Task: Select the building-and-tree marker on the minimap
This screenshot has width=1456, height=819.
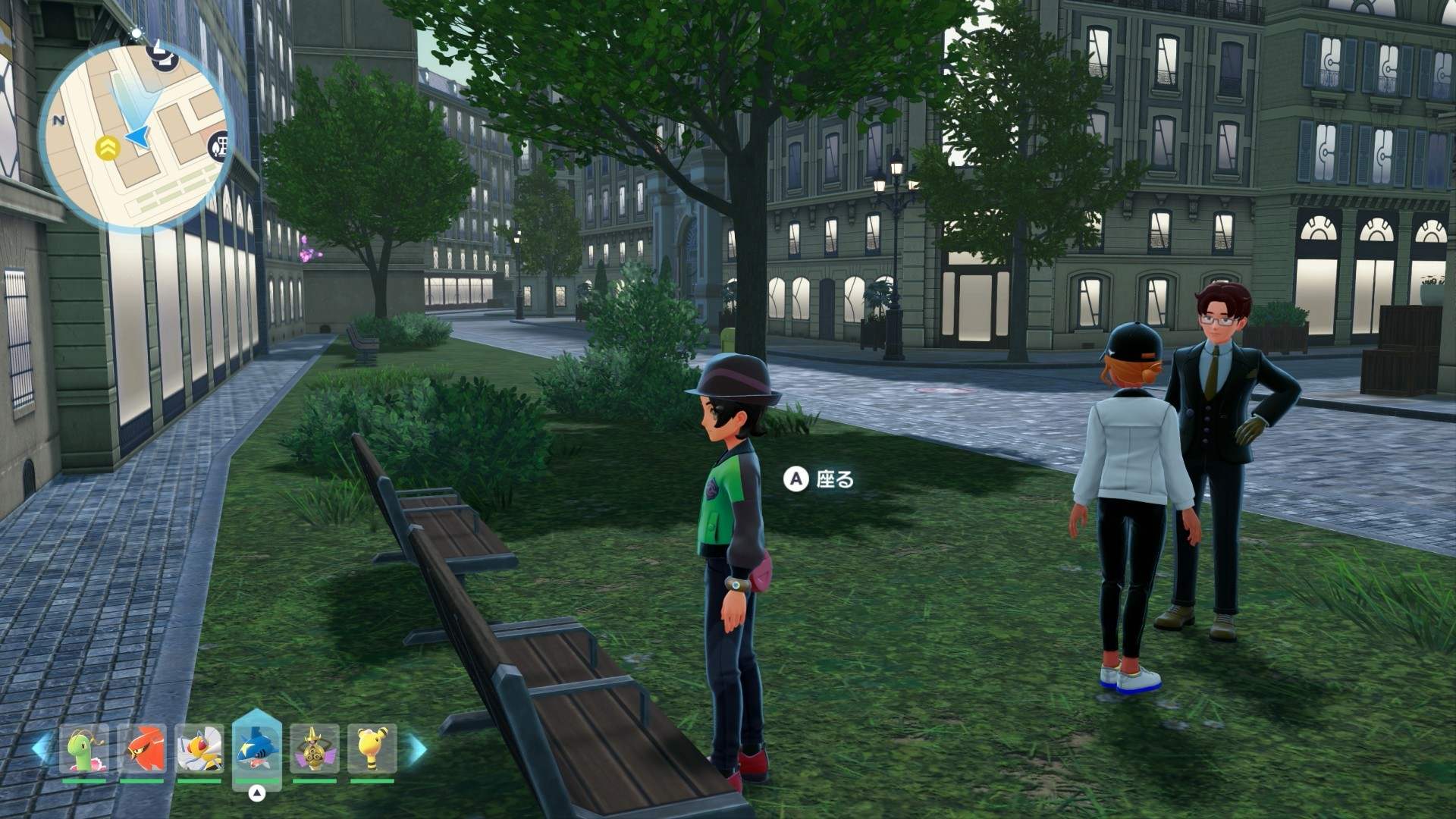Action: pyautogui.click(x=220, y=145)
